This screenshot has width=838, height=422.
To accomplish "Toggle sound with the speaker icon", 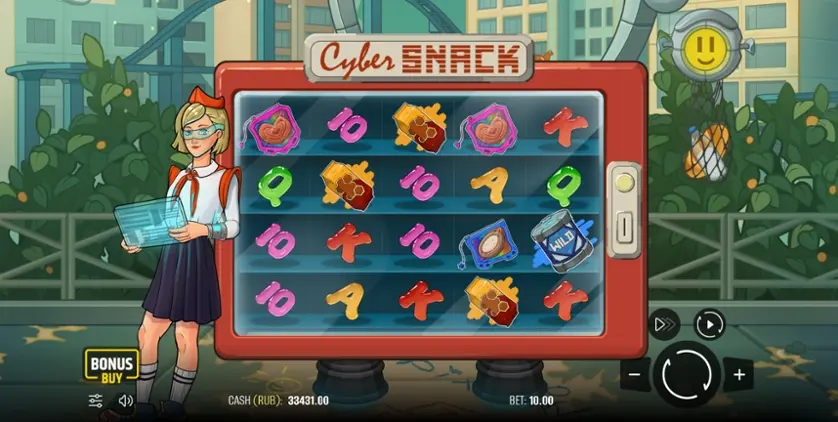I will (126, 400).
